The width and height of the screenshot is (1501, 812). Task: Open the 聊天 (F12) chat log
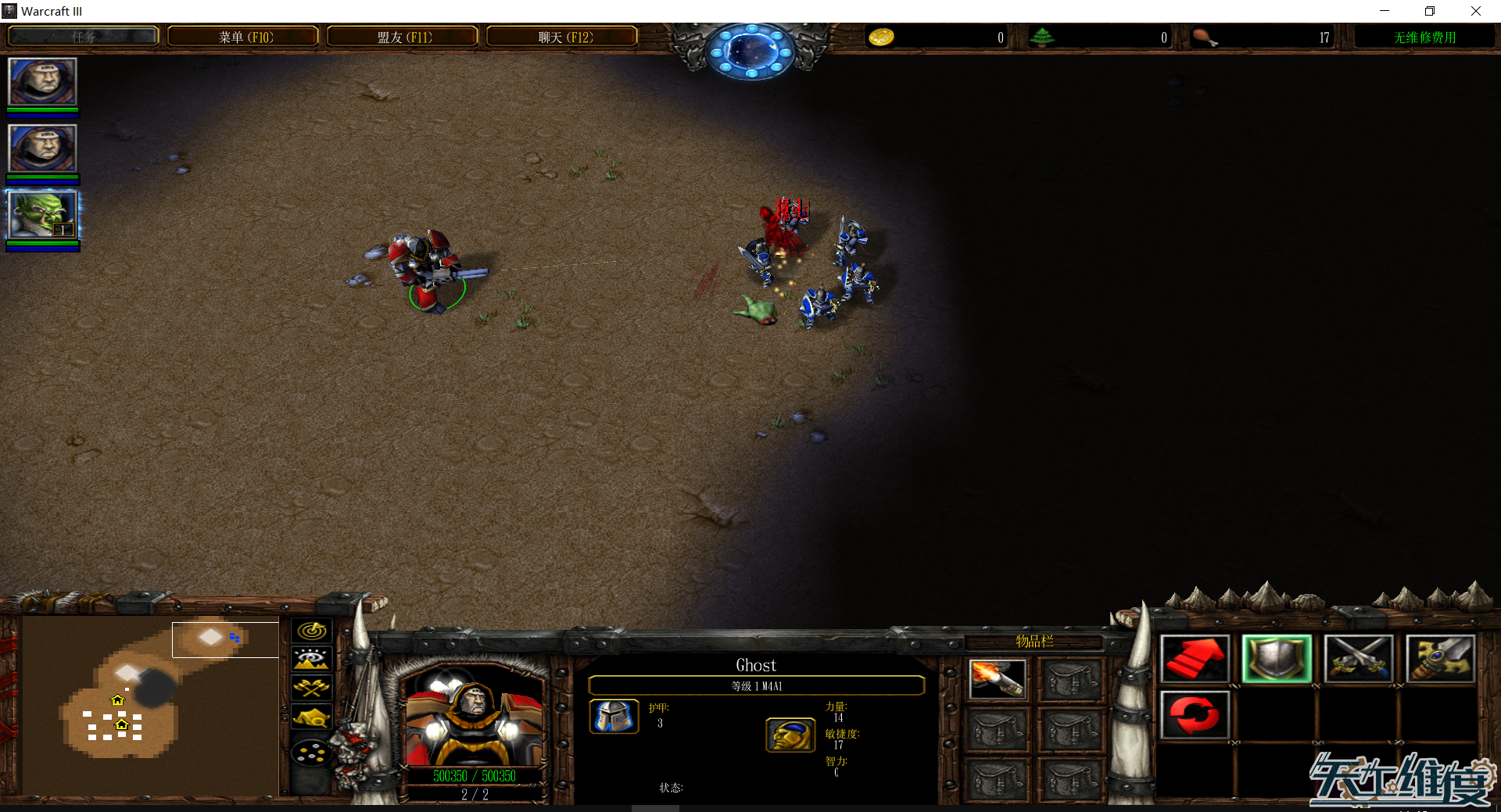[562, 37]
